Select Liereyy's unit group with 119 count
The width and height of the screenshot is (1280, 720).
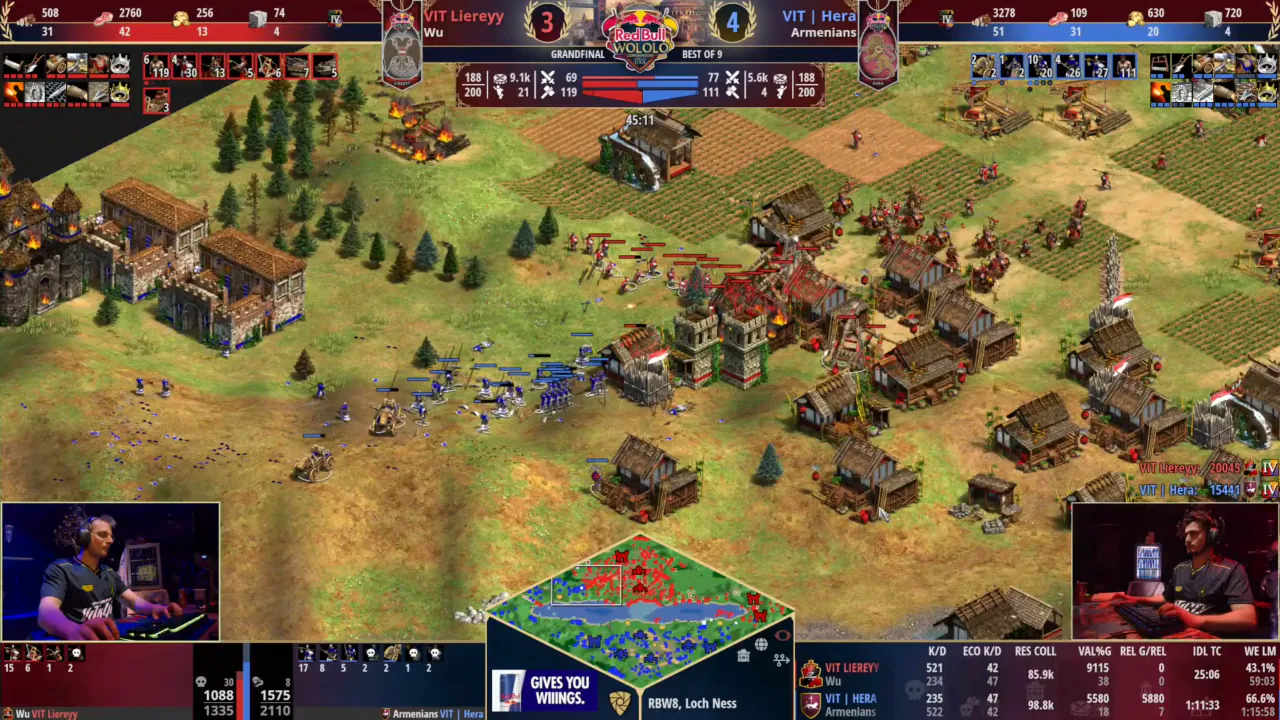(x=156, y=67)
